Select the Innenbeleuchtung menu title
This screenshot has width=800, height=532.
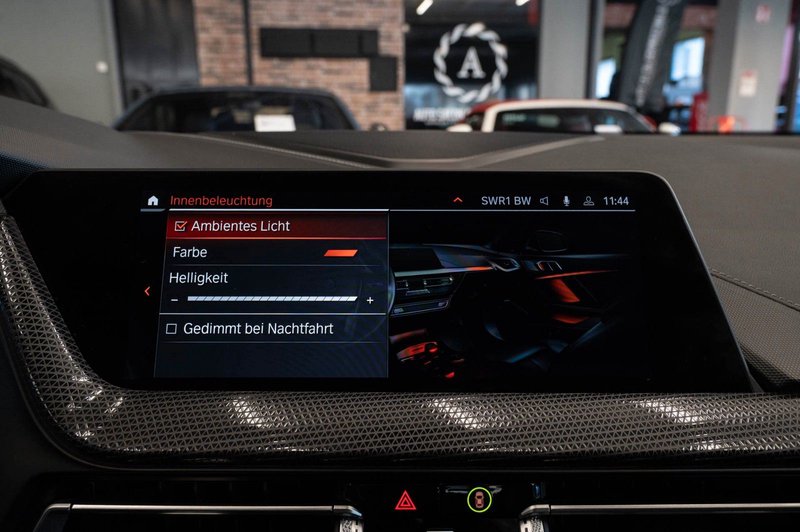pos(221,201)
